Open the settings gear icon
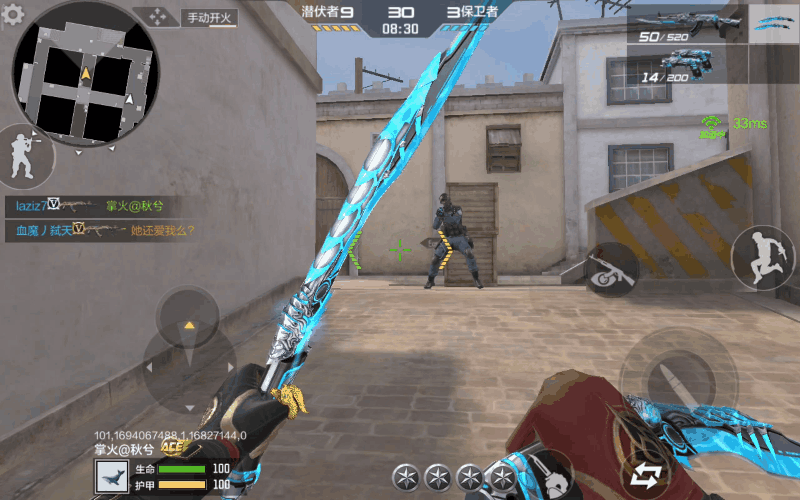Viewport: 800px width, 500px height. [13, 14]
